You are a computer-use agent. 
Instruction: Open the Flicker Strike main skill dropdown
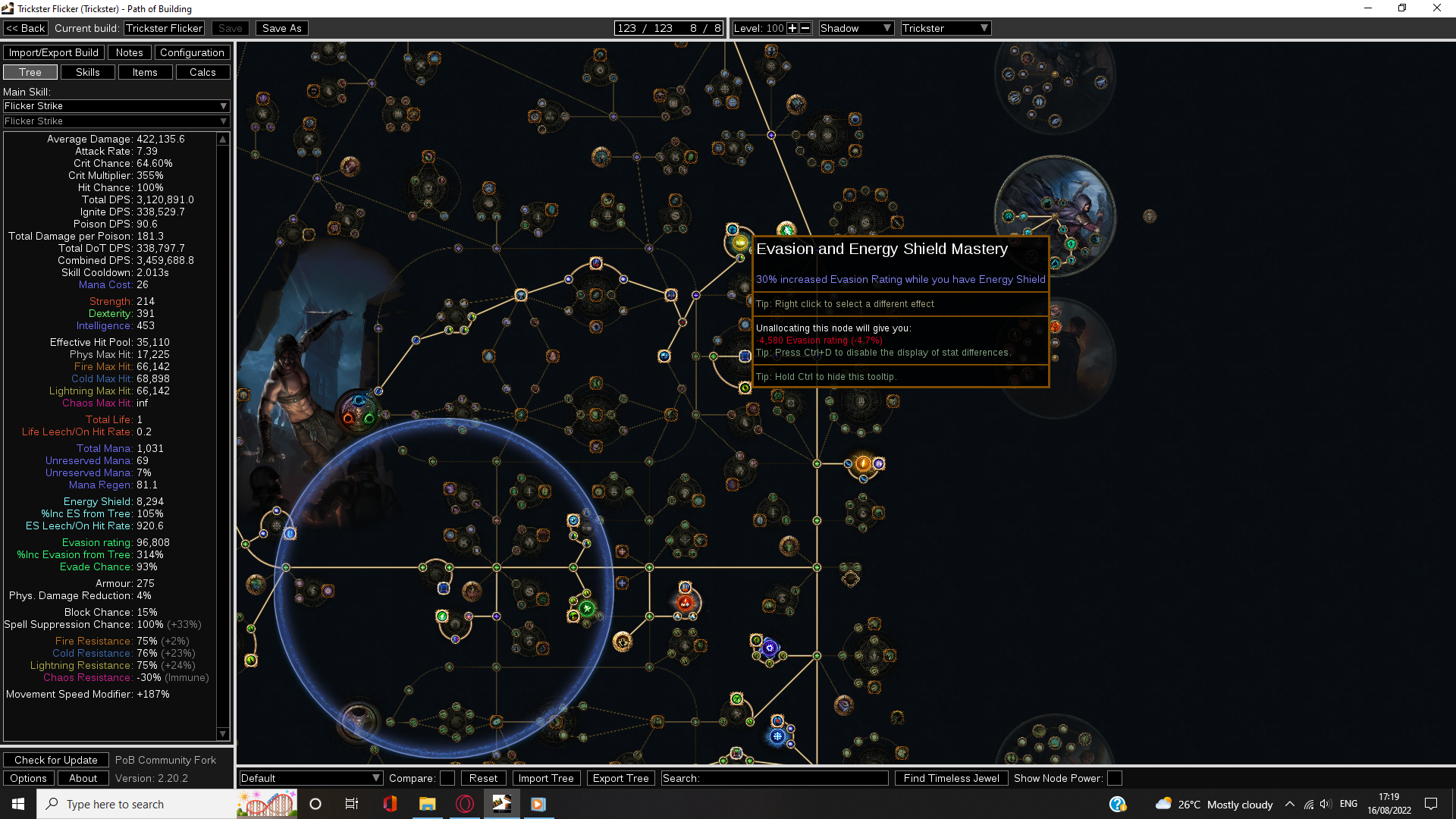click(x=115, y=106)
